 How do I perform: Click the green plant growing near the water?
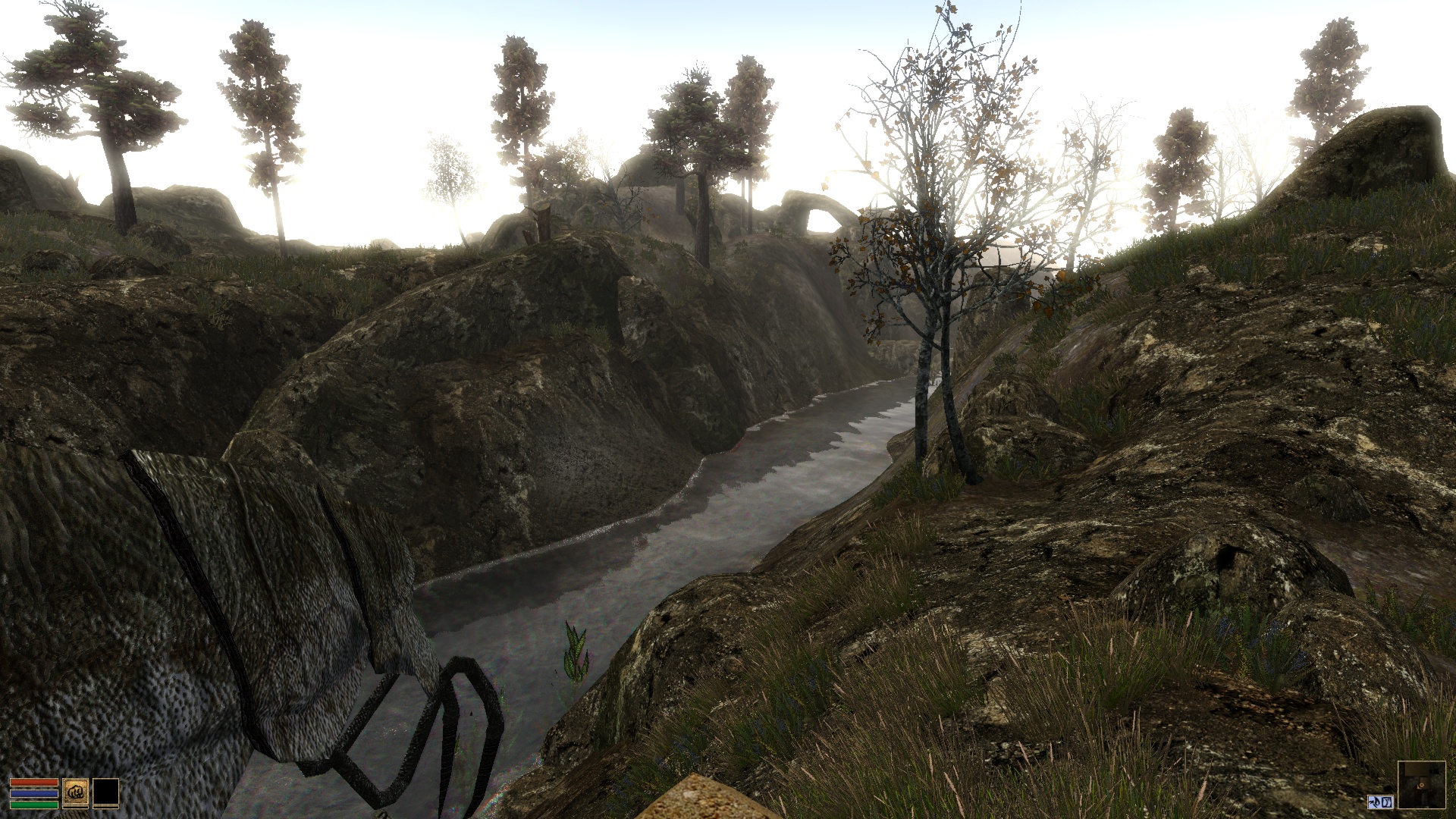[x=578, y=654]
